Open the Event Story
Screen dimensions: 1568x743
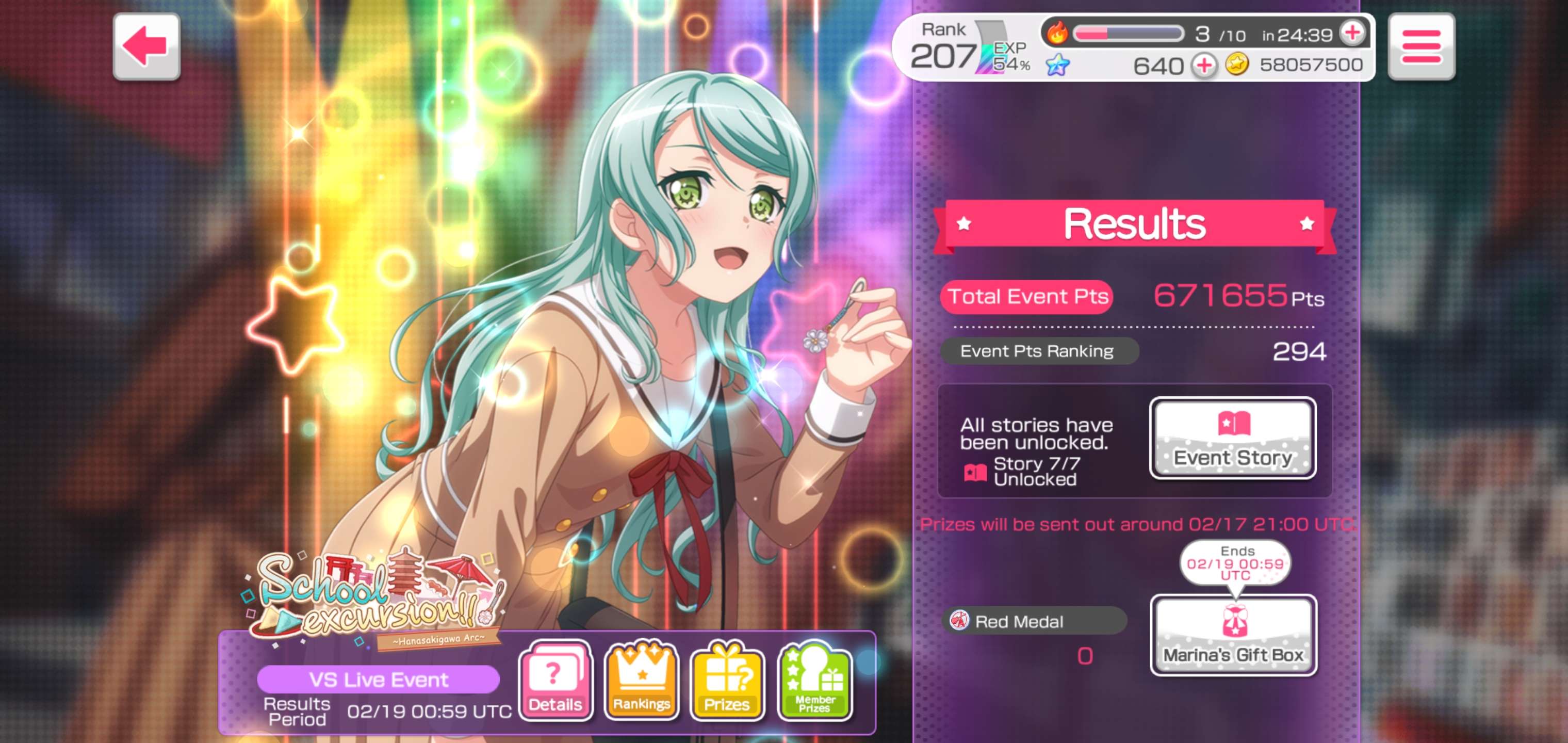(1233, 438)
